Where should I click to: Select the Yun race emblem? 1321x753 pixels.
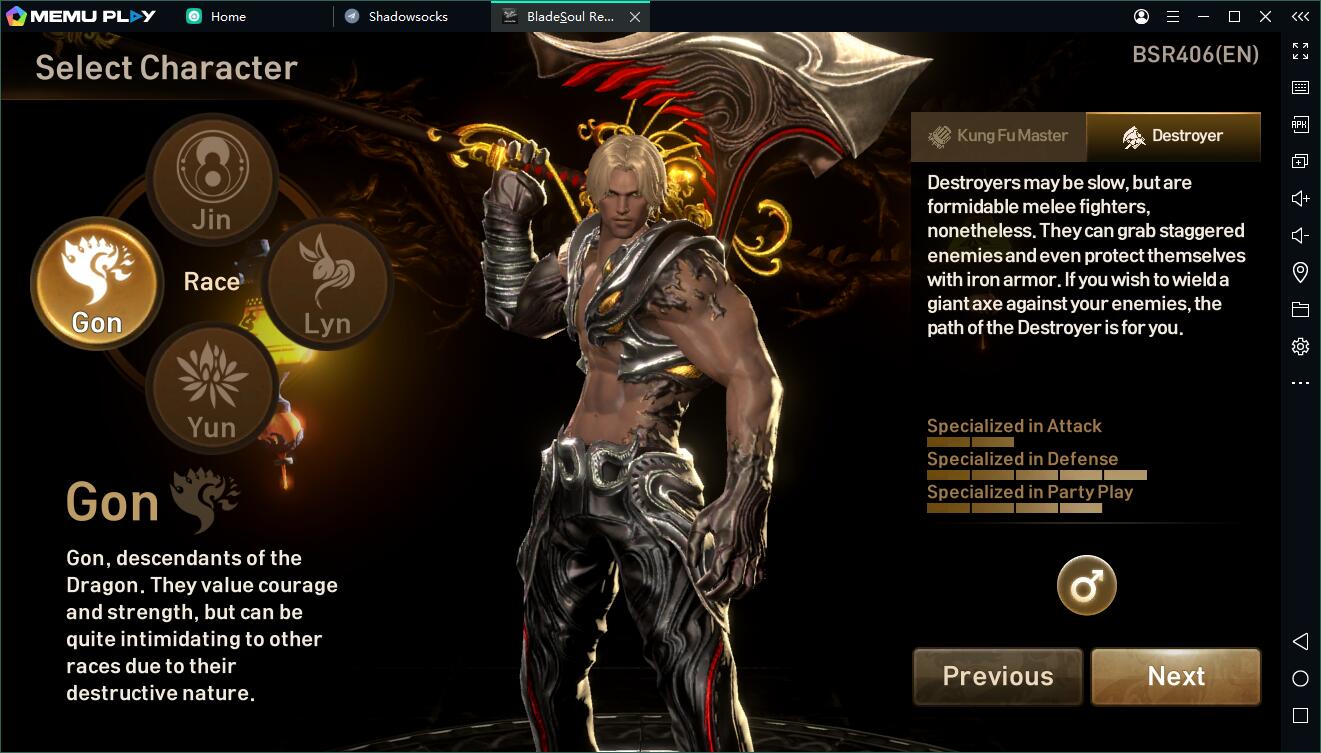(212, 388)
